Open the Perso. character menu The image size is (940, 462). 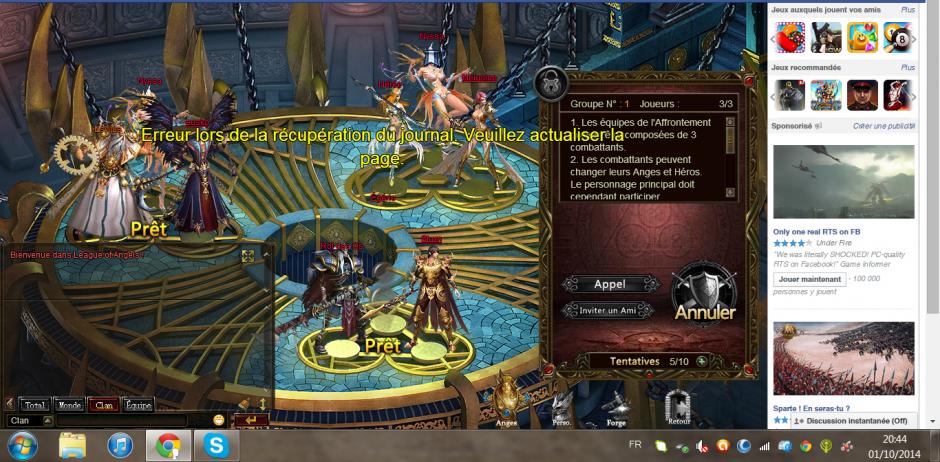560,405
